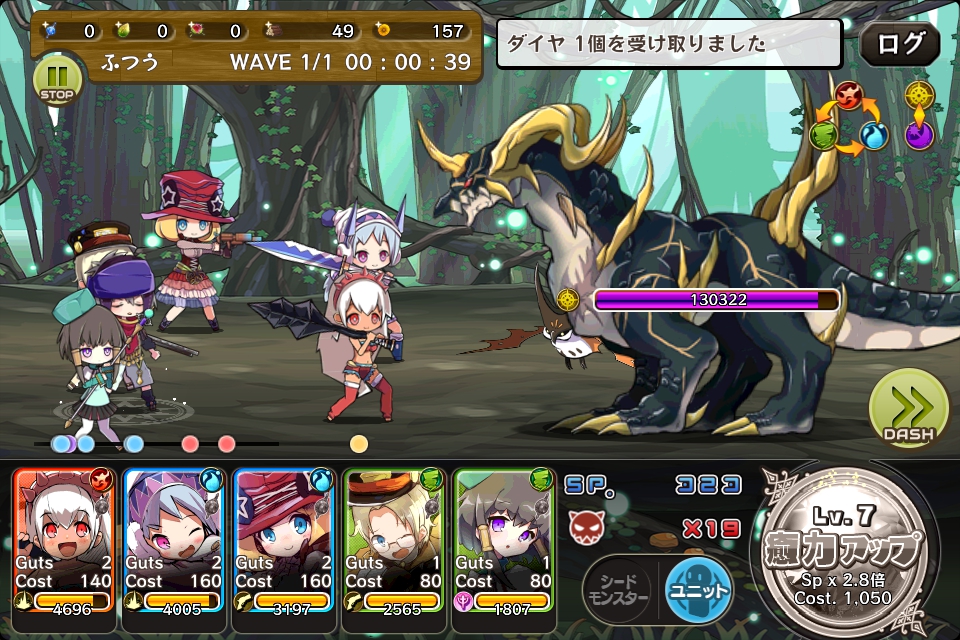Pause the battle with the STOP button
Viewport: 960px width, 640px height.
(58, 77)
